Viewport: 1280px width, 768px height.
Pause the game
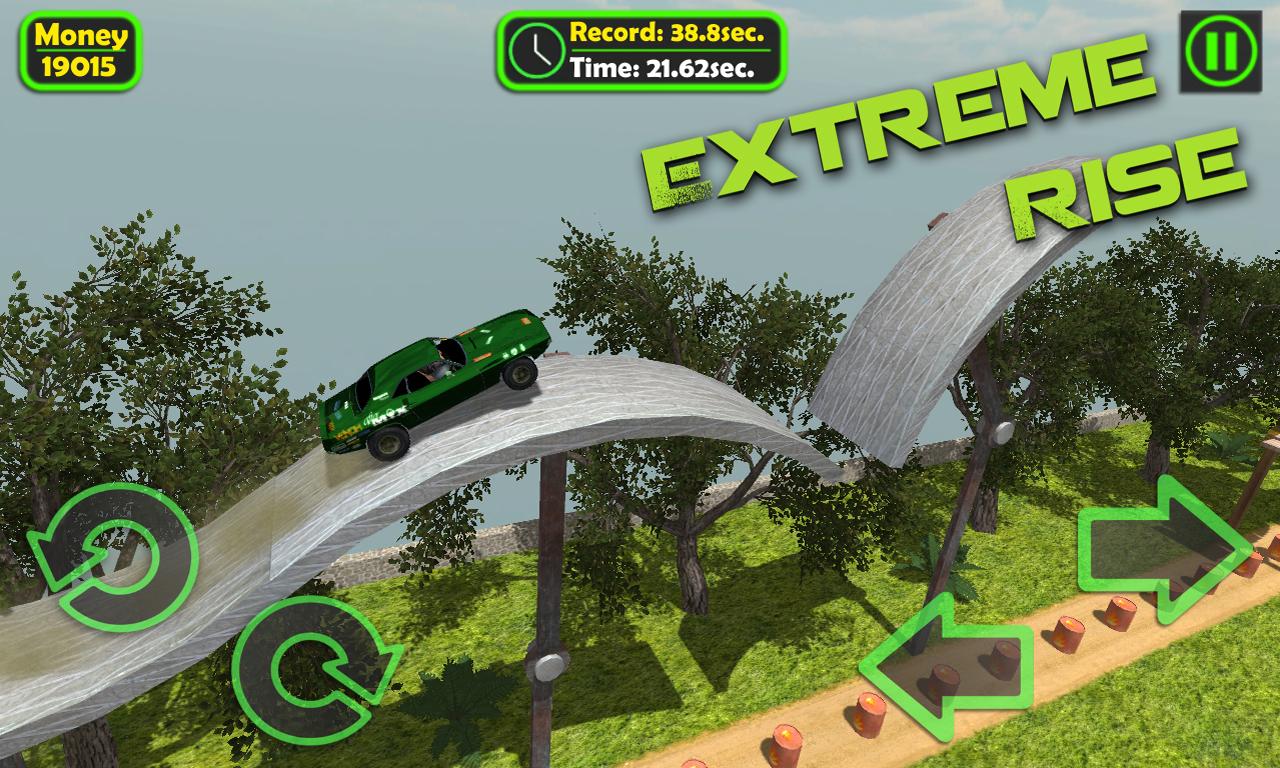pyautogui.click(x=1220, y=51)
